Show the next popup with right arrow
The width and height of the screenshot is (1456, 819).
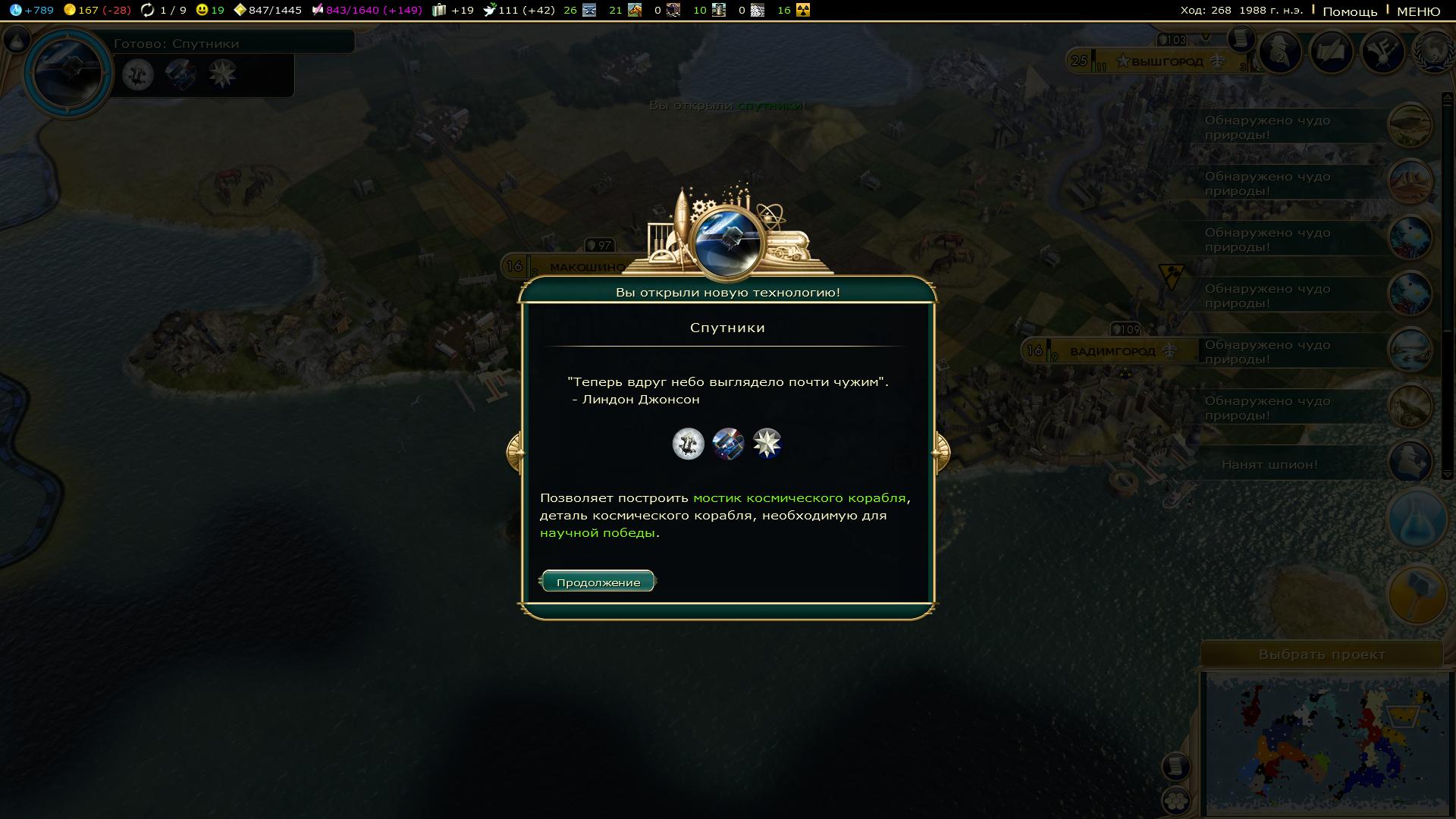click(941, 453)
